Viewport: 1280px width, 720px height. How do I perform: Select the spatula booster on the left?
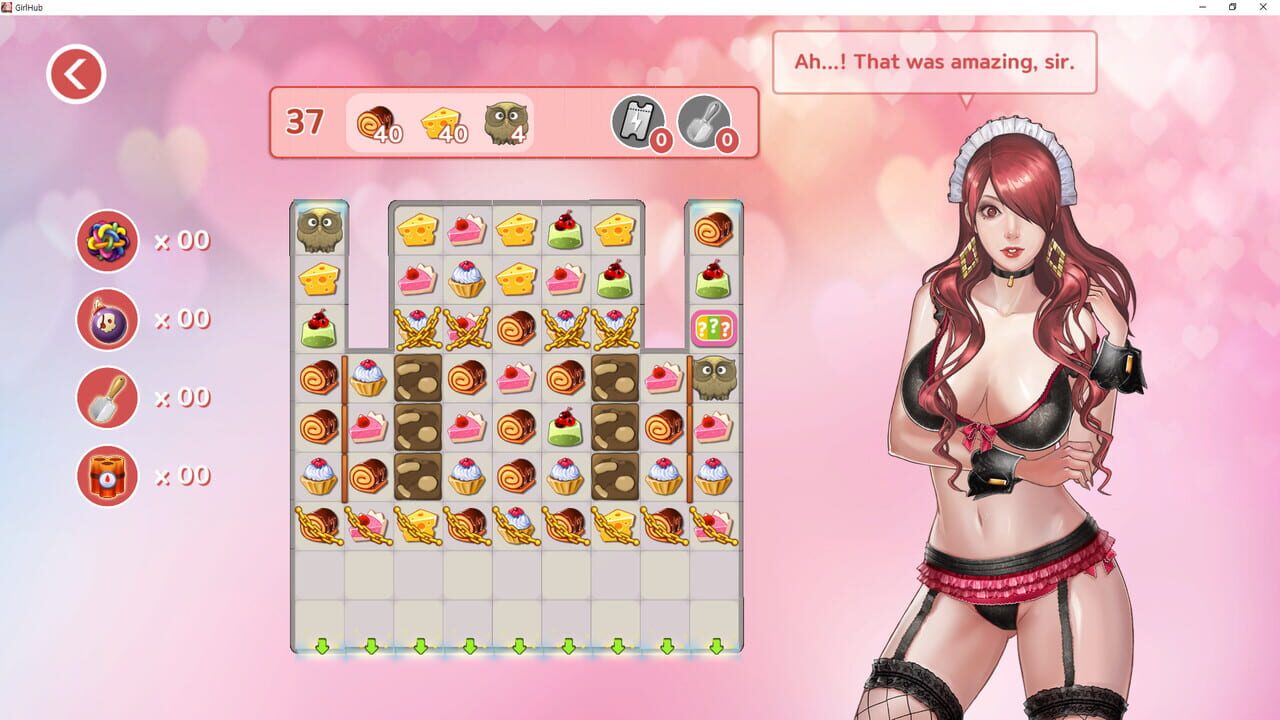[x=107, y=397]
